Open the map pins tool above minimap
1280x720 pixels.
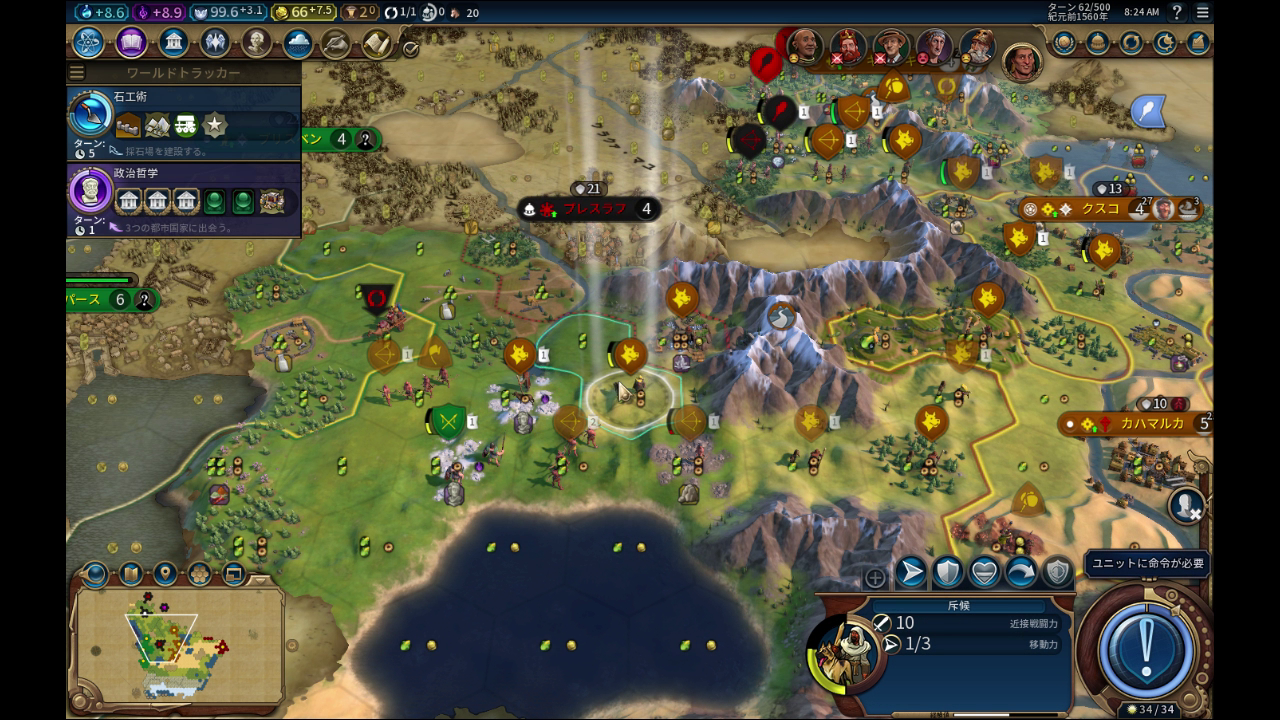click(165, 574)
